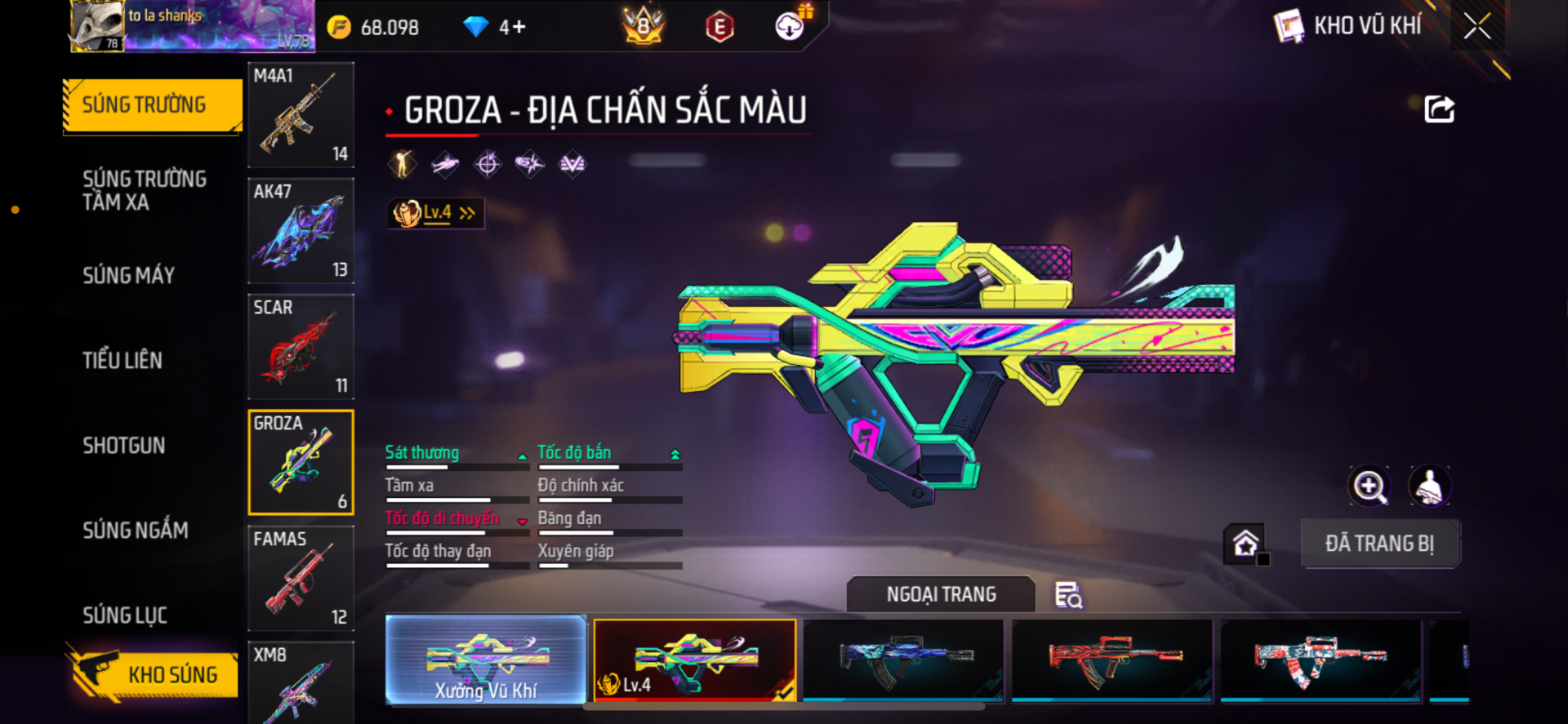The height and width of the screenshot is (724, 1568).
Task: Select the Súng Trường category
Action: [x=153, y=105]
